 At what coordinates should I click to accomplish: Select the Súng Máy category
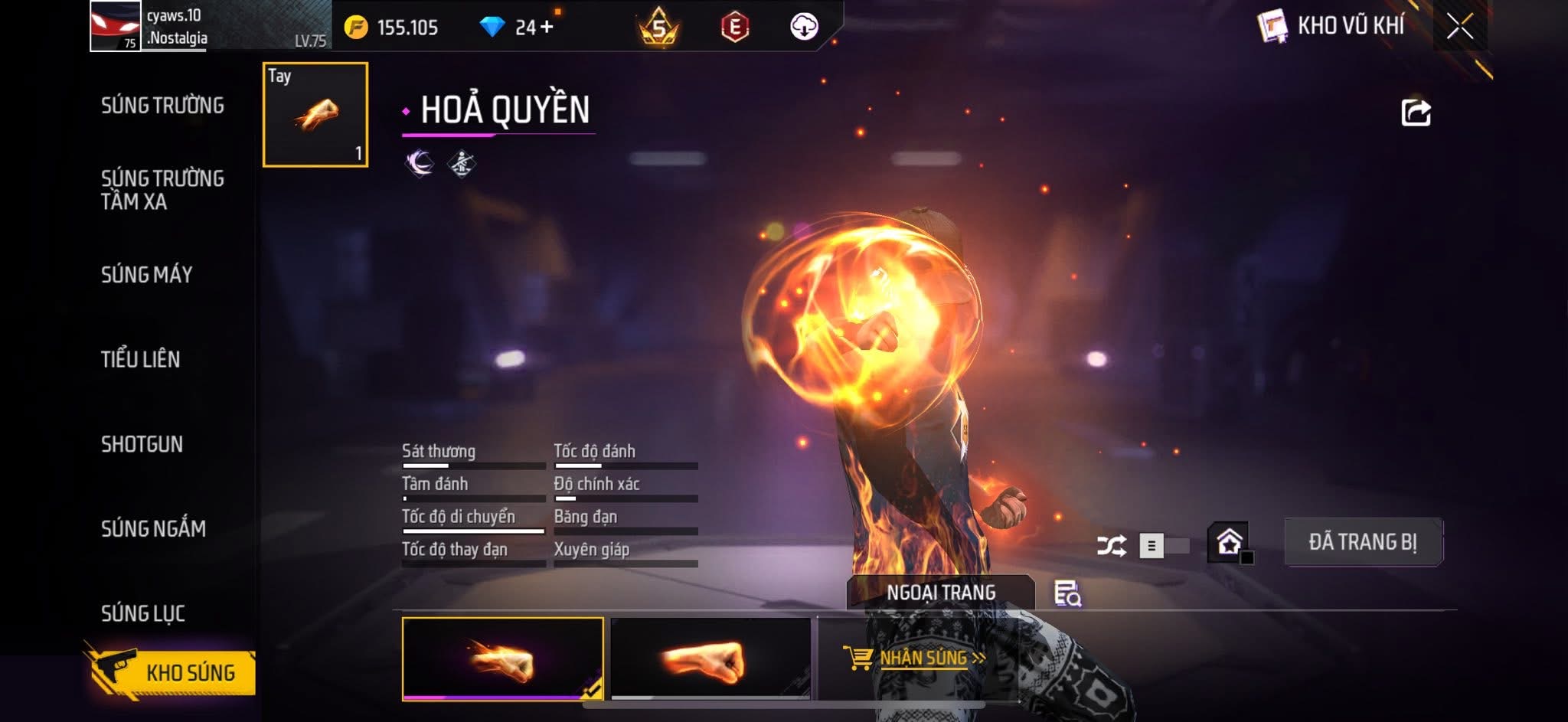[x=146, y=275]
